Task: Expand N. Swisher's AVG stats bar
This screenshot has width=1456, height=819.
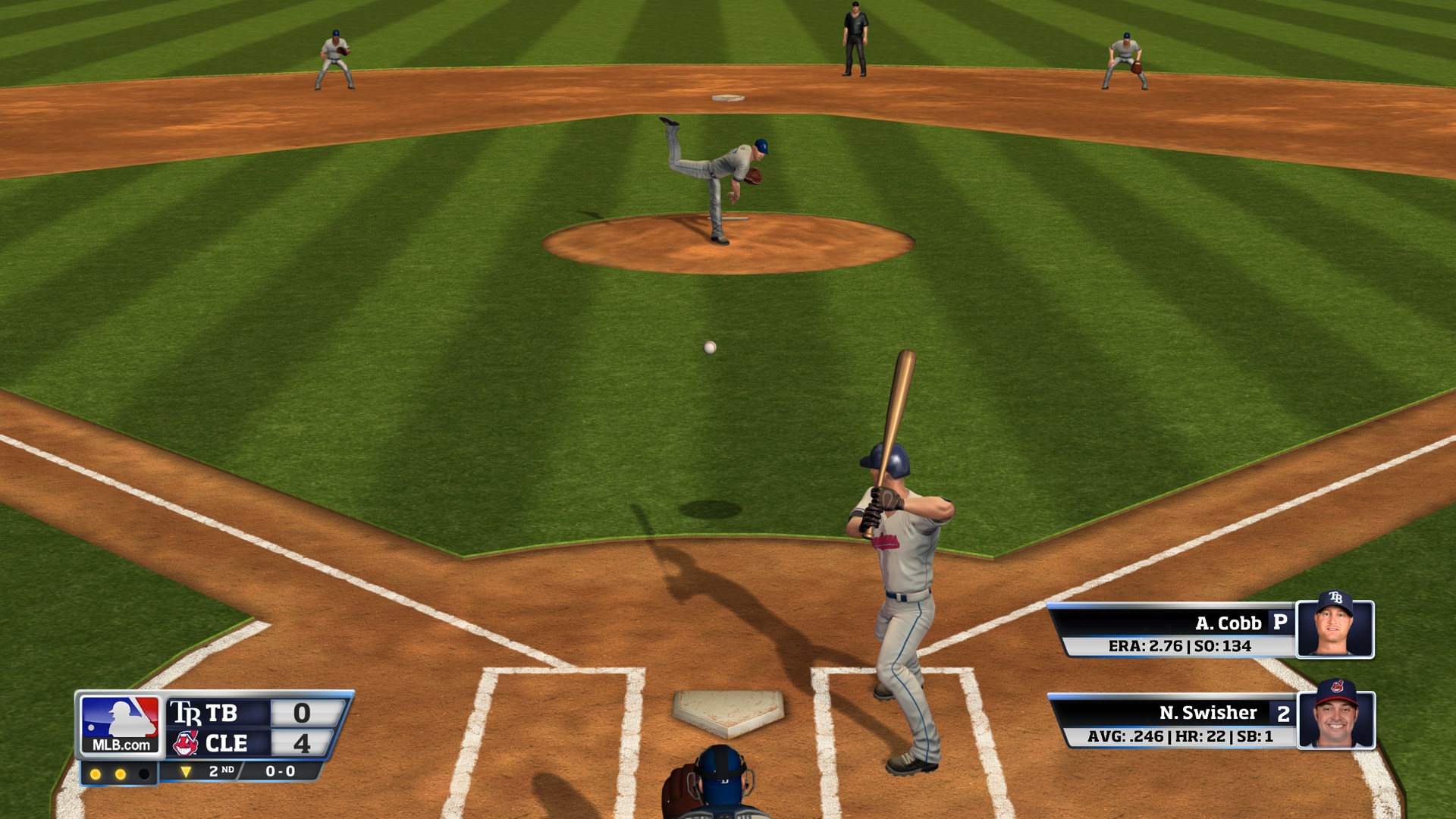Action: (1181, 737)
